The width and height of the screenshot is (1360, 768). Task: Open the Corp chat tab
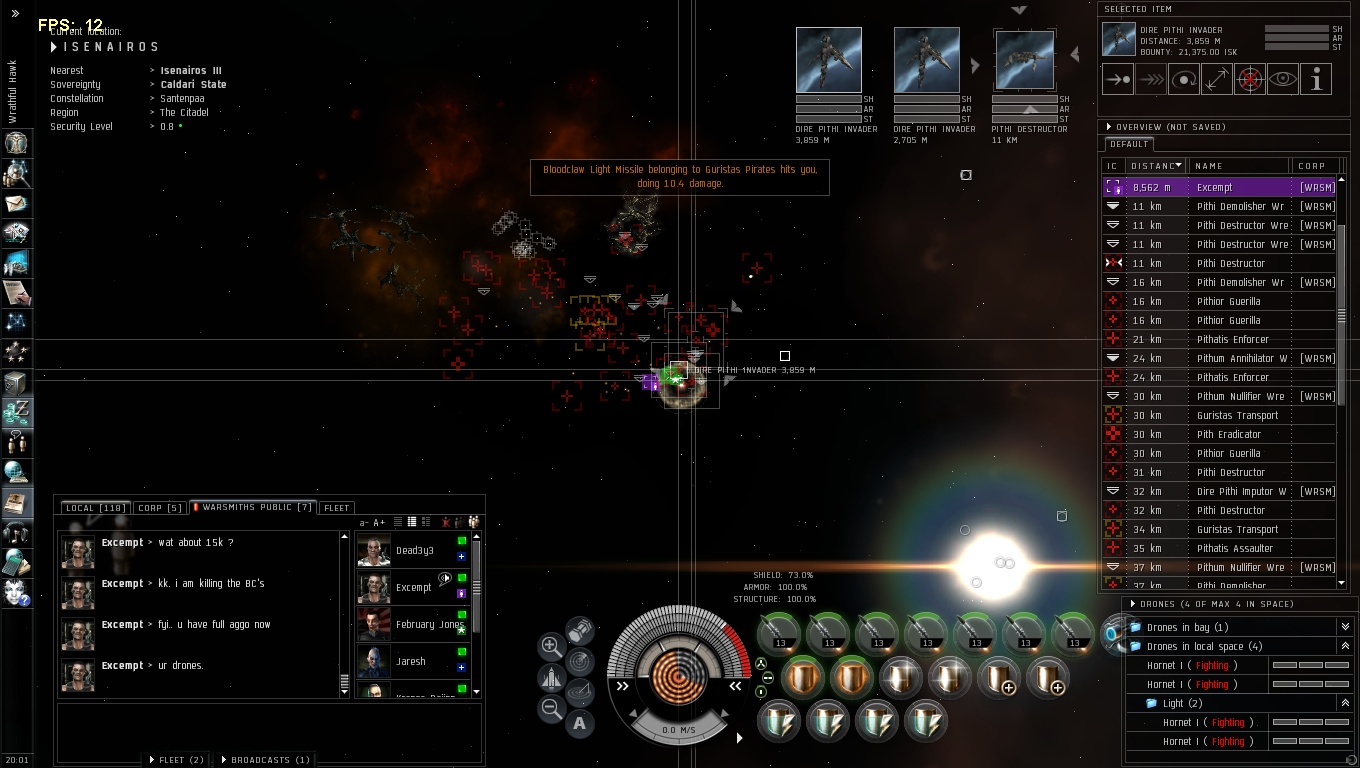point(160,508)
